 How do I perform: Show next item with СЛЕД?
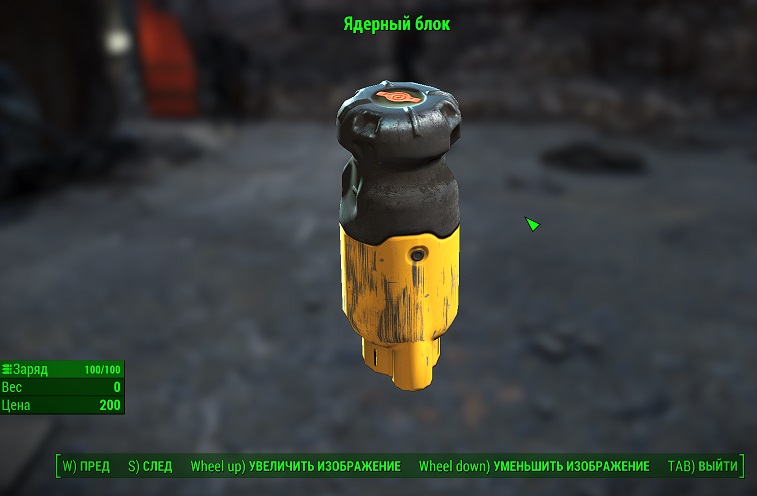pyautogui.click(x=150, y=467)
